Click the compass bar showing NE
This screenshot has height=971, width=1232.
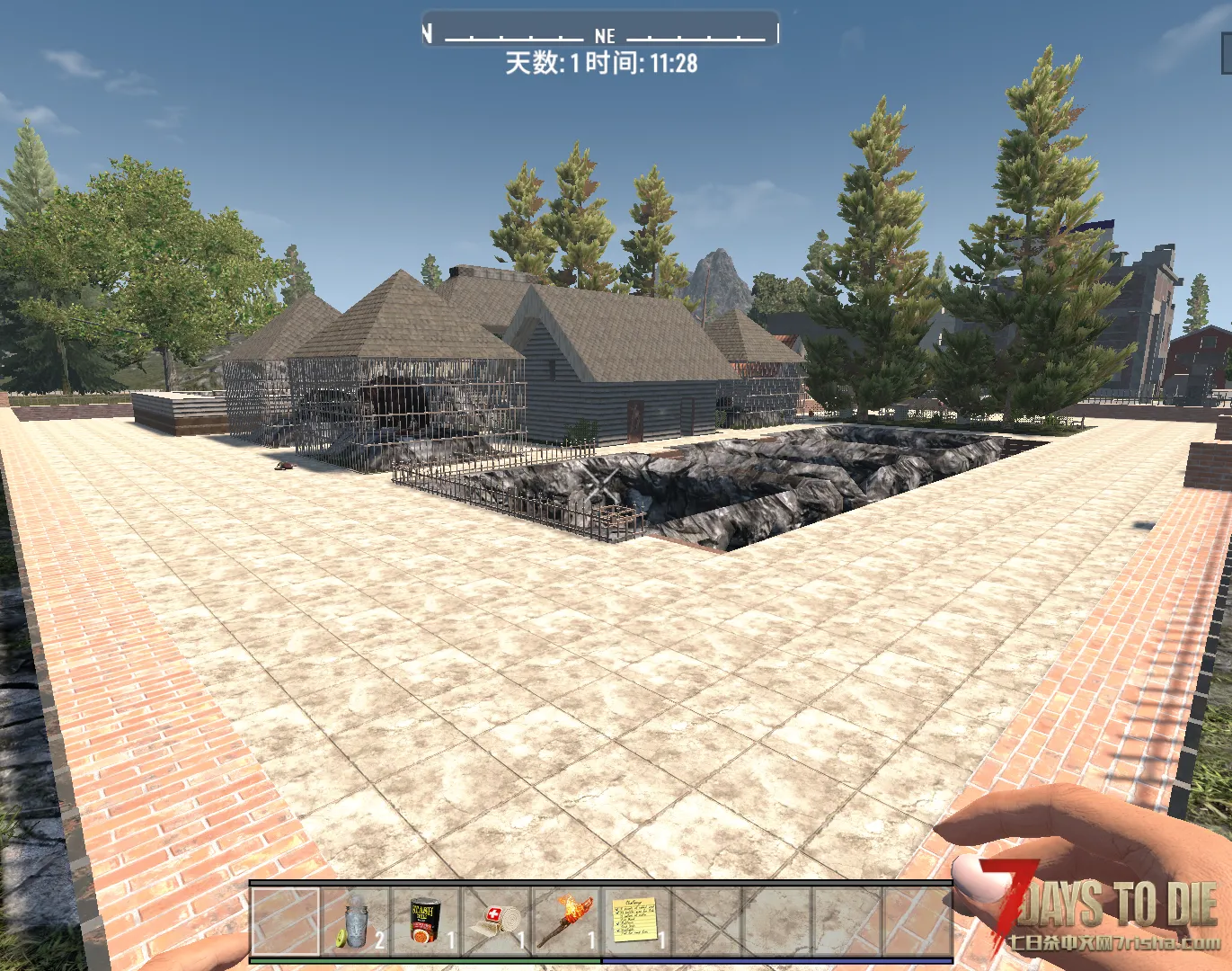pyautogui.click(x=600, y=34)
